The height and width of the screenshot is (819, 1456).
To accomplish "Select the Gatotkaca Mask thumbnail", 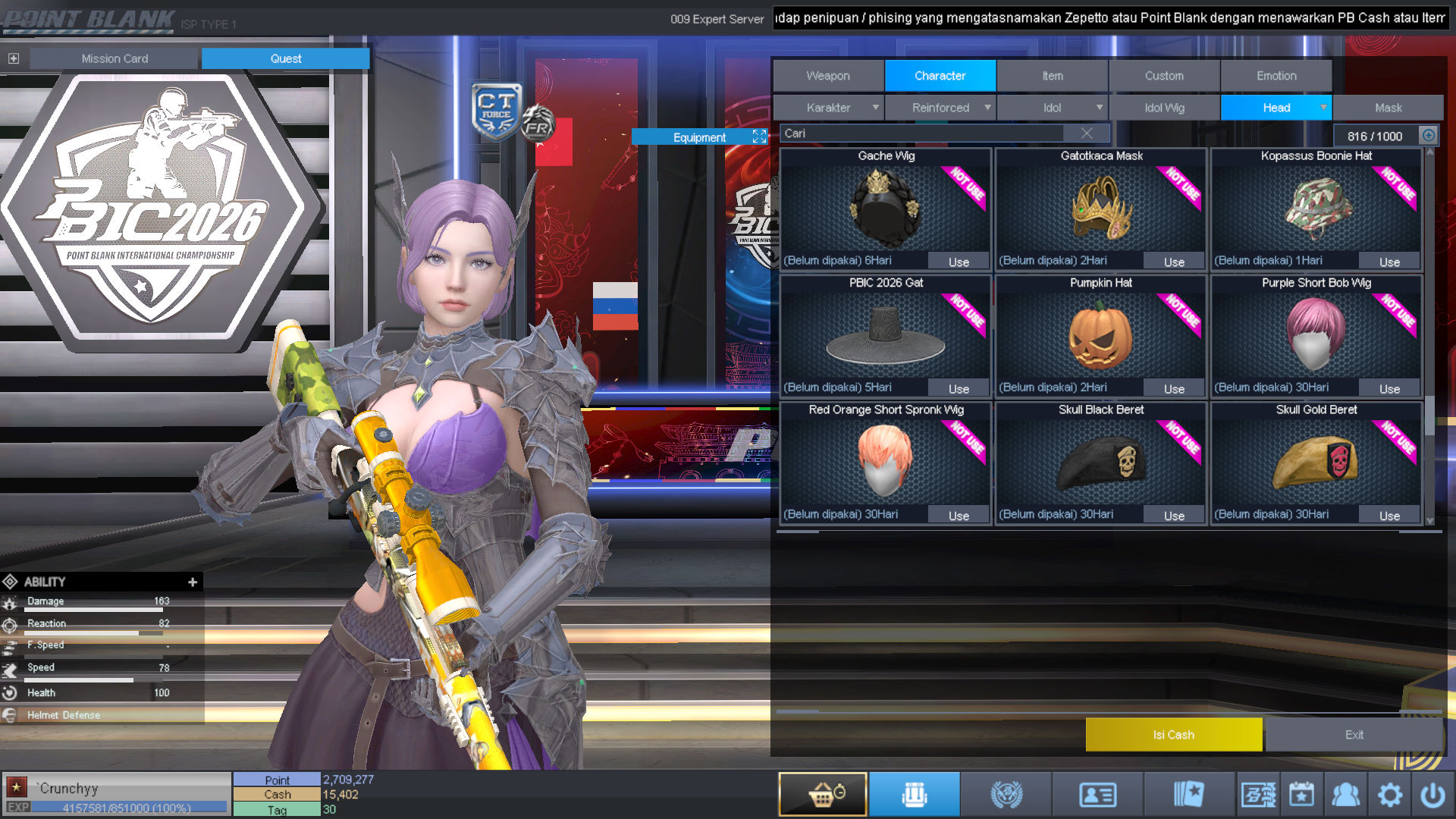I will point(1100,207).
